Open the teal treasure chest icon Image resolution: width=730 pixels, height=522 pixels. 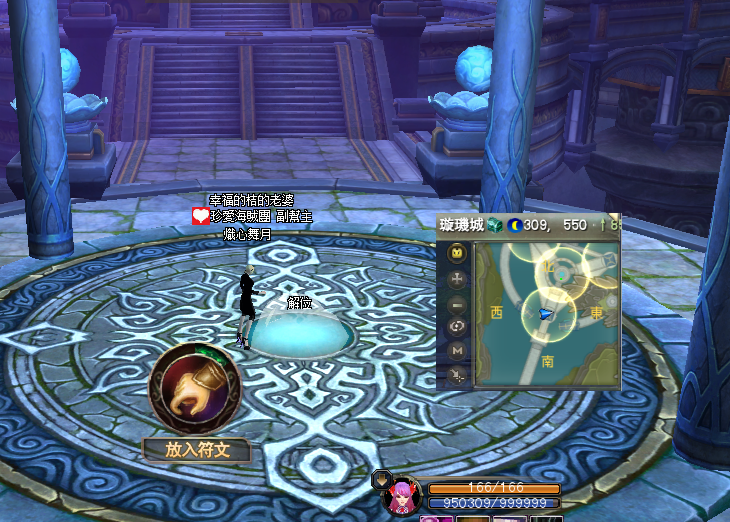494,225
